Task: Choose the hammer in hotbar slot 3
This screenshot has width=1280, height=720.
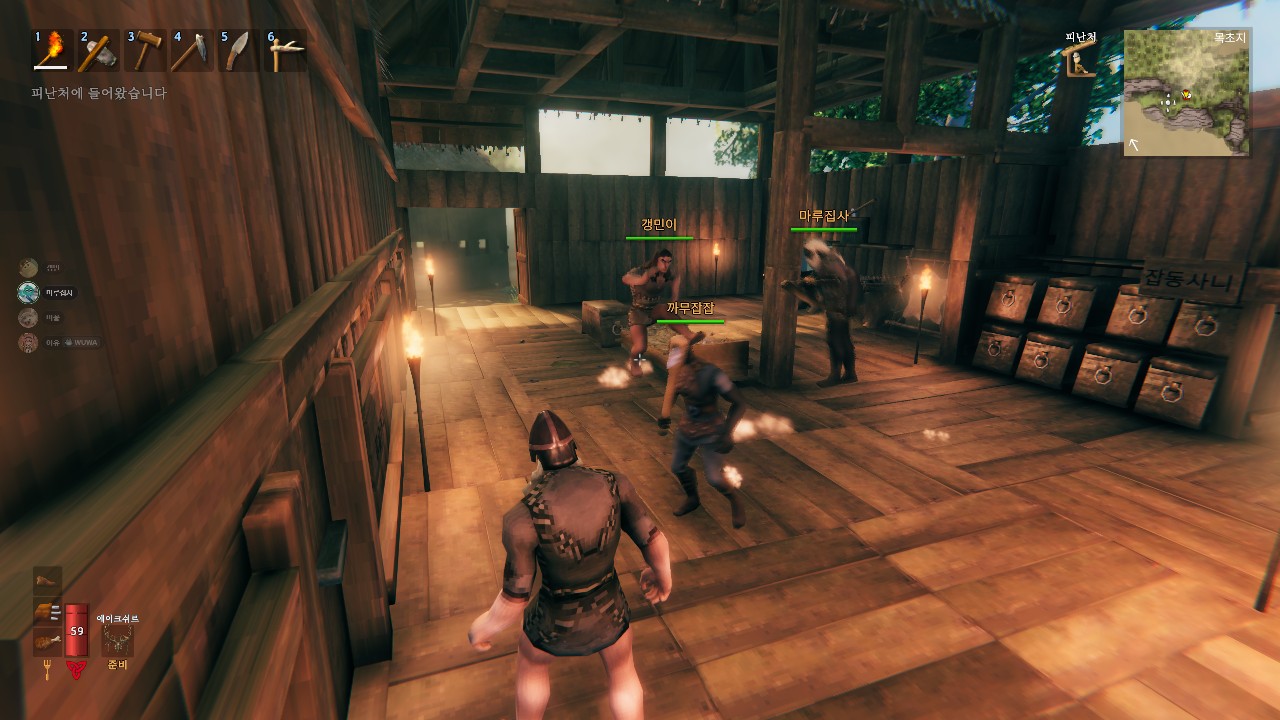Action: click(x=145, y=51)
